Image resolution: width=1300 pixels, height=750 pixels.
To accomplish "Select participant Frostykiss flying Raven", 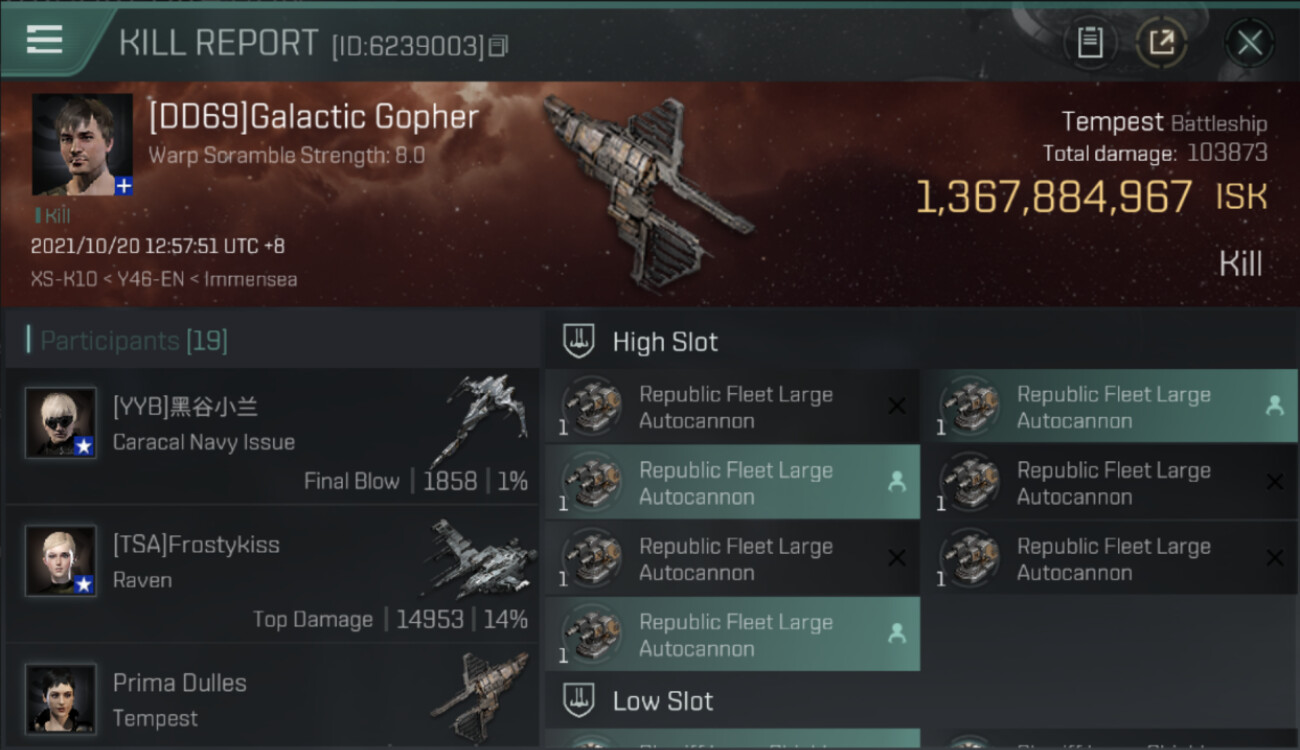I will [272, 575].
